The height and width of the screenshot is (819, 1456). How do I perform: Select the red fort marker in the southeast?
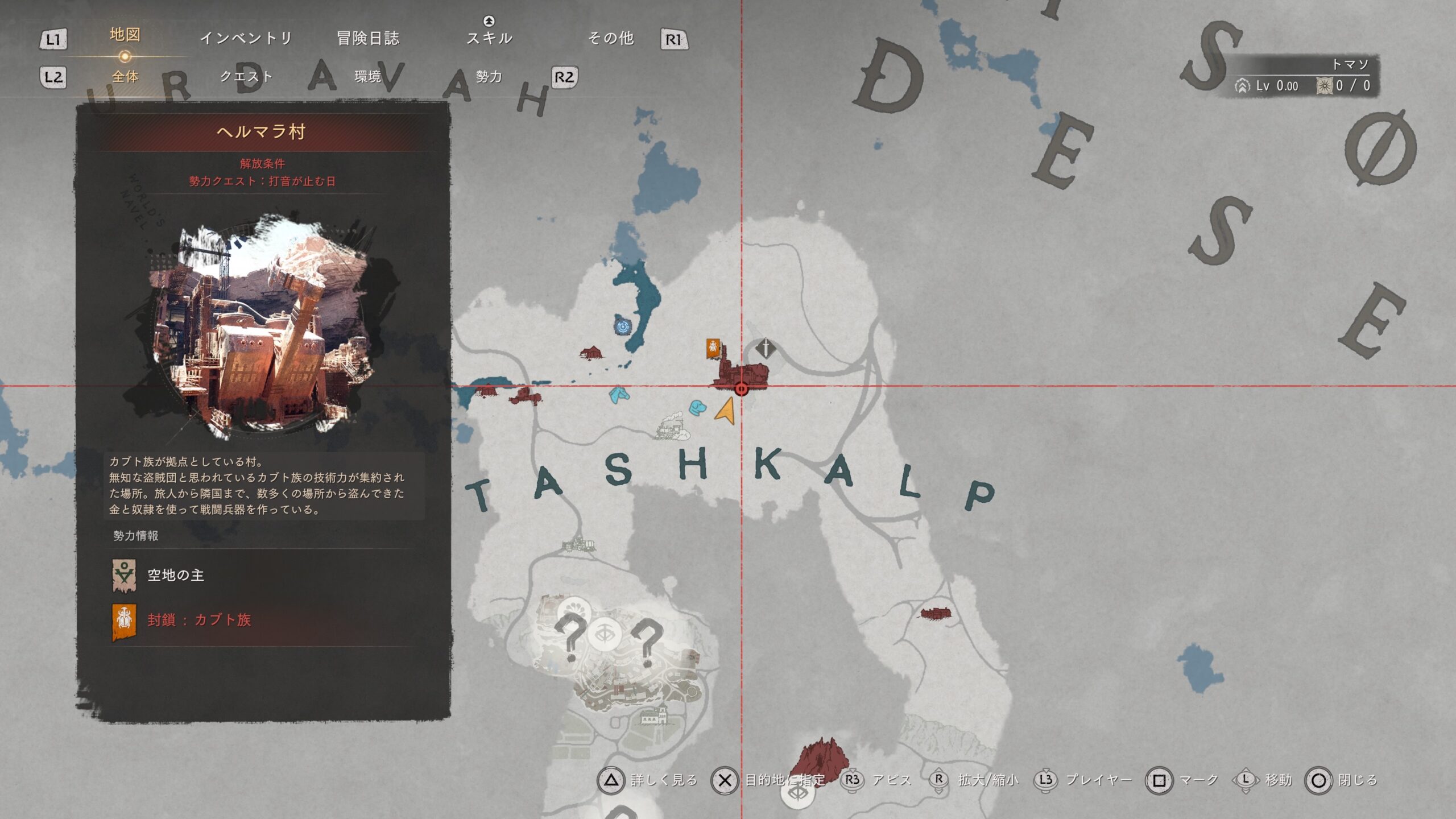pos(936,614)
